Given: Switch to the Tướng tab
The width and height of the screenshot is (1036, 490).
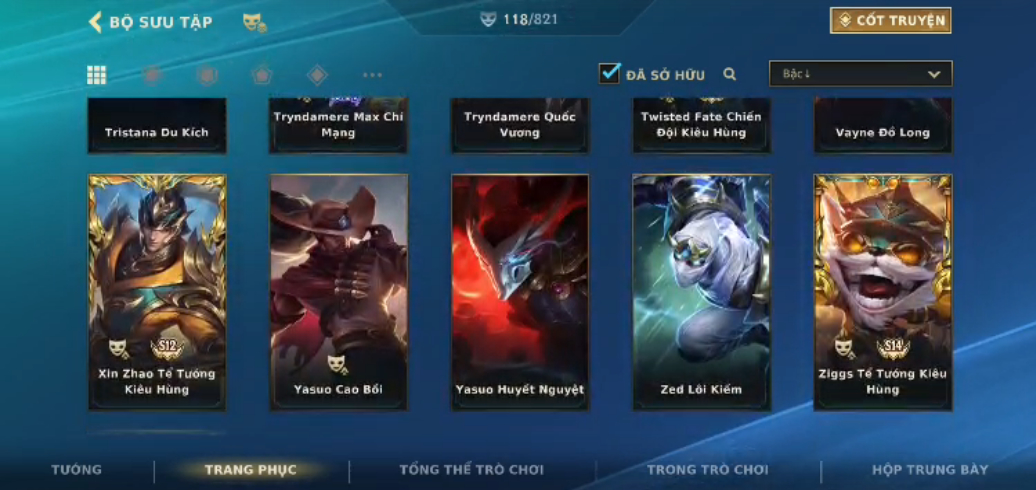Looking at the screenshot, I should tap(76, 469).
